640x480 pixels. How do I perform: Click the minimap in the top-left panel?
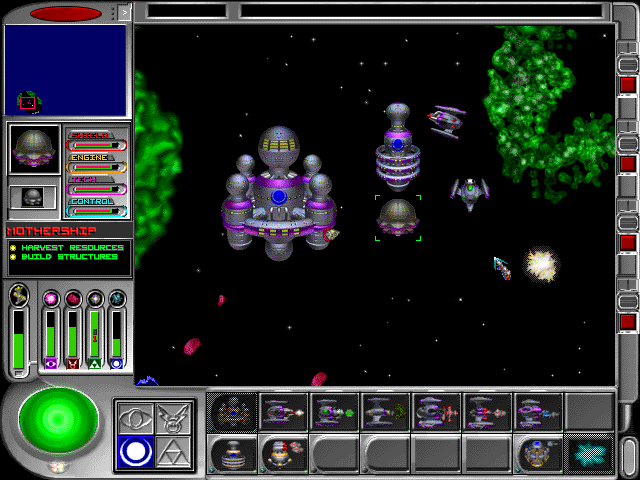(66, 70)
